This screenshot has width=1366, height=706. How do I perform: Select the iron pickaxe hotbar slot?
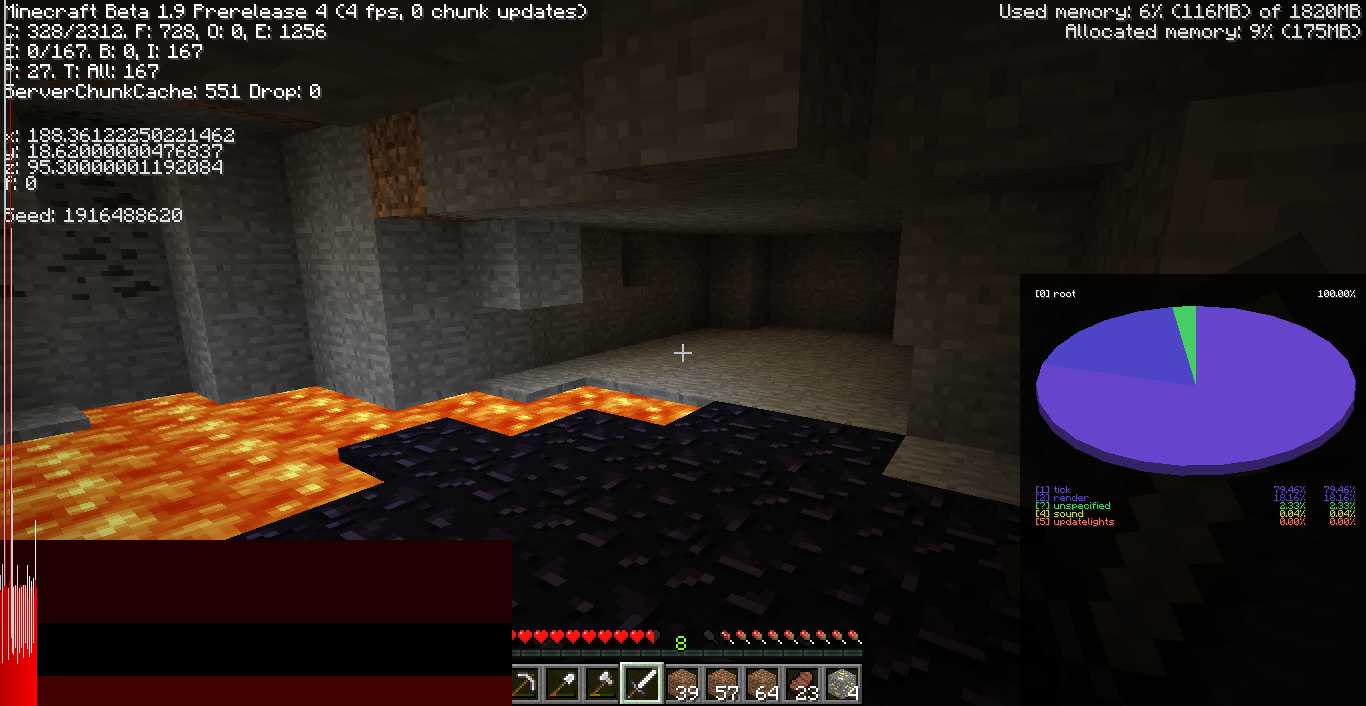tap(526, 684)
